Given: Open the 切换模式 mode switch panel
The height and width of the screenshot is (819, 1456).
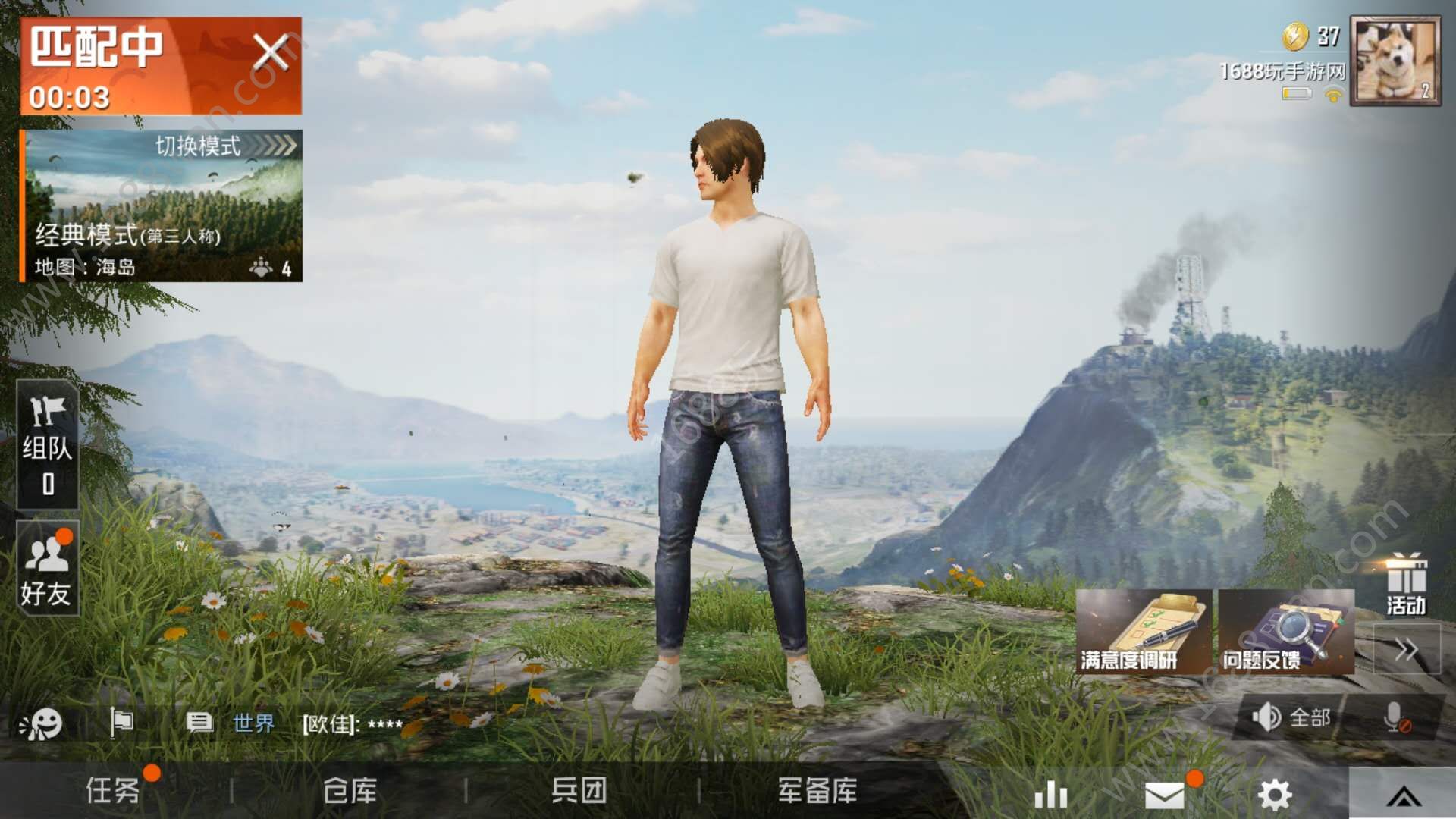Looking at the screenshot, I should pyautogui.click(x=224, y=146).
